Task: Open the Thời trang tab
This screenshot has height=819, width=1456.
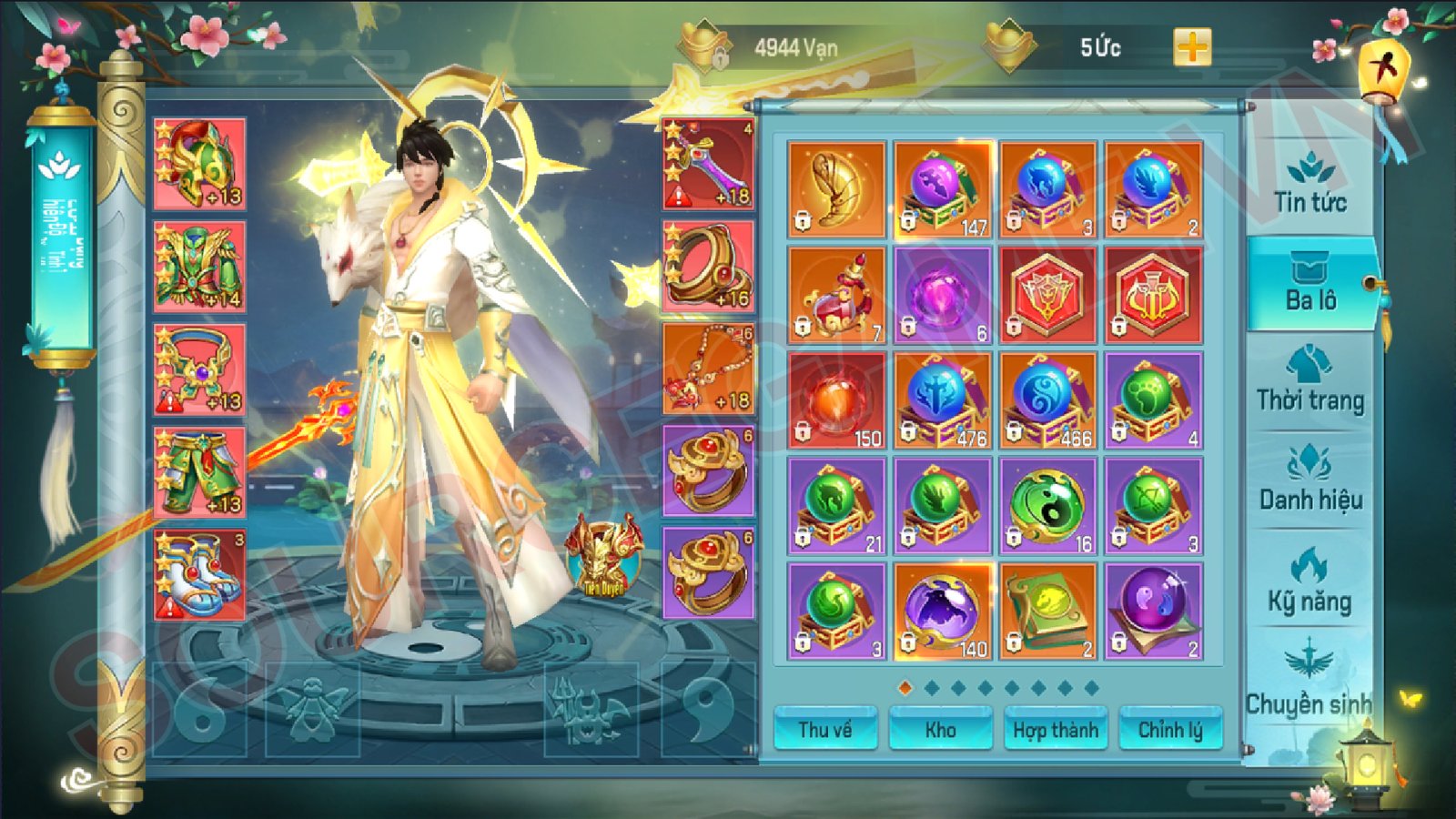Action: pyautogui.click(x=1309, y=382)
